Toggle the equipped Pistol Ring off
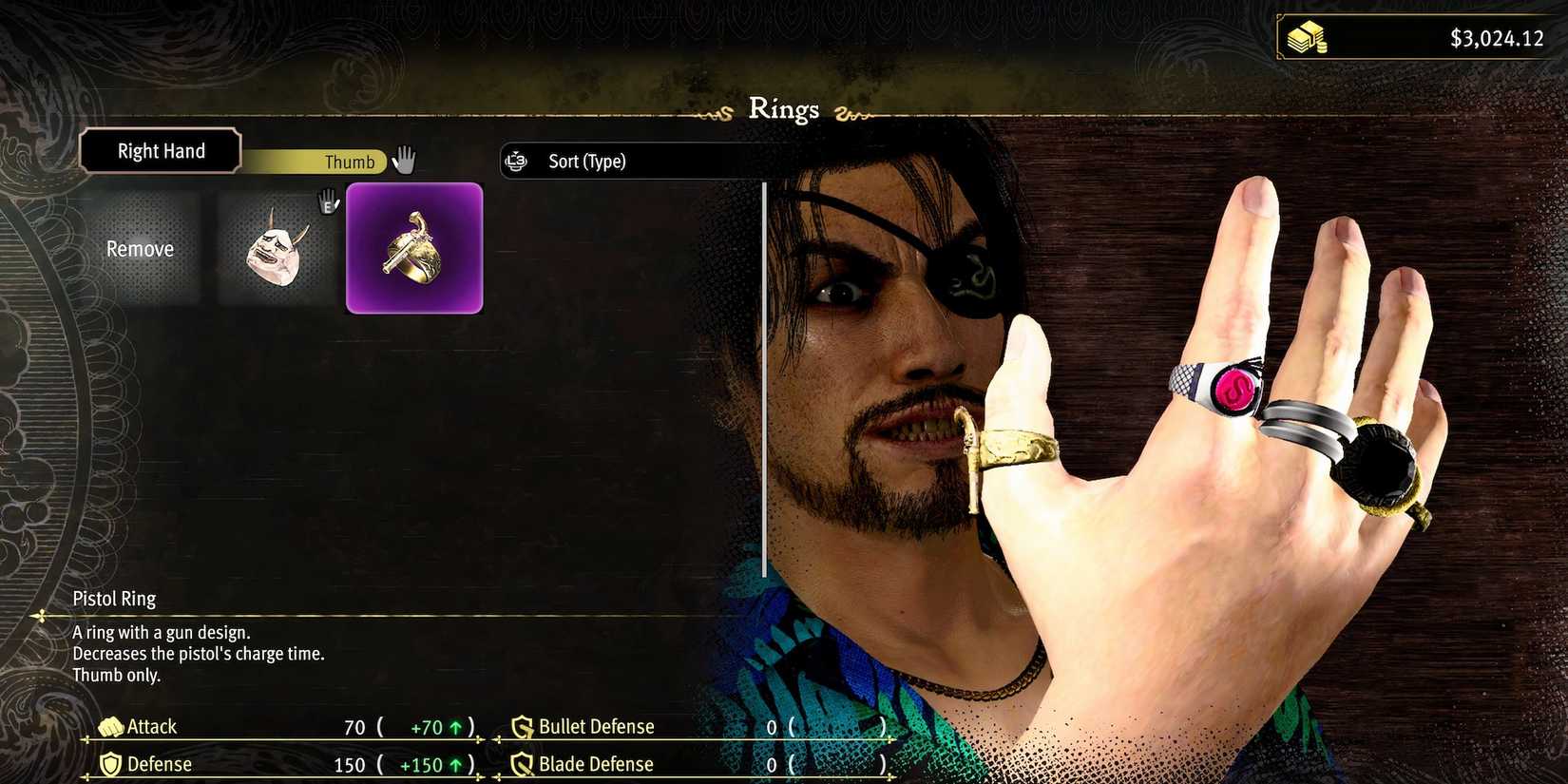Viewport: 1568px width, 784px height. click(x=414, y=249)
